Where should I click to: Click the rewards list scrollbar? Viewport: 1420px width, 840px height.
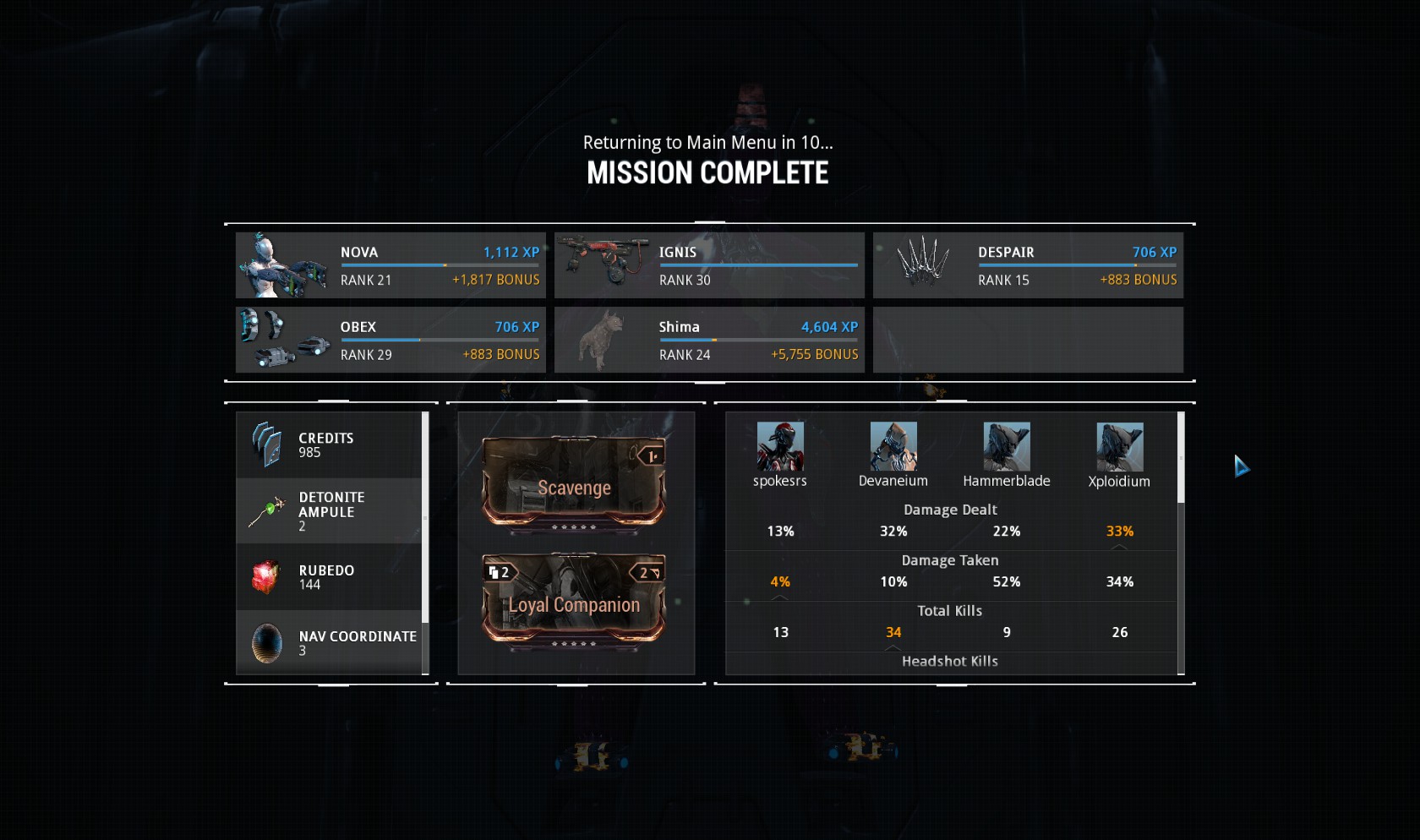pos(425,516)
